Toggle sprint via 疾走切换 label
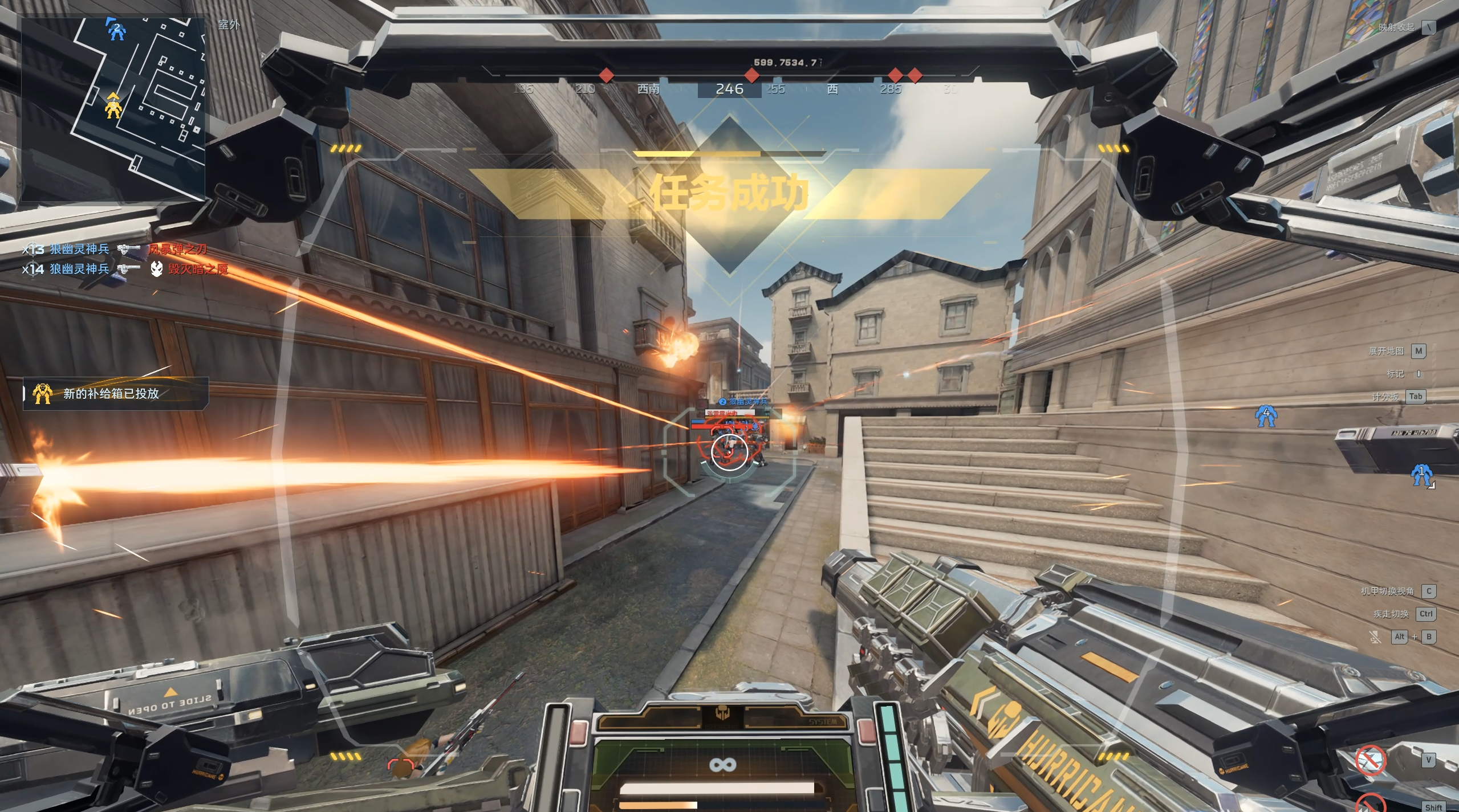 [1391, 614]
